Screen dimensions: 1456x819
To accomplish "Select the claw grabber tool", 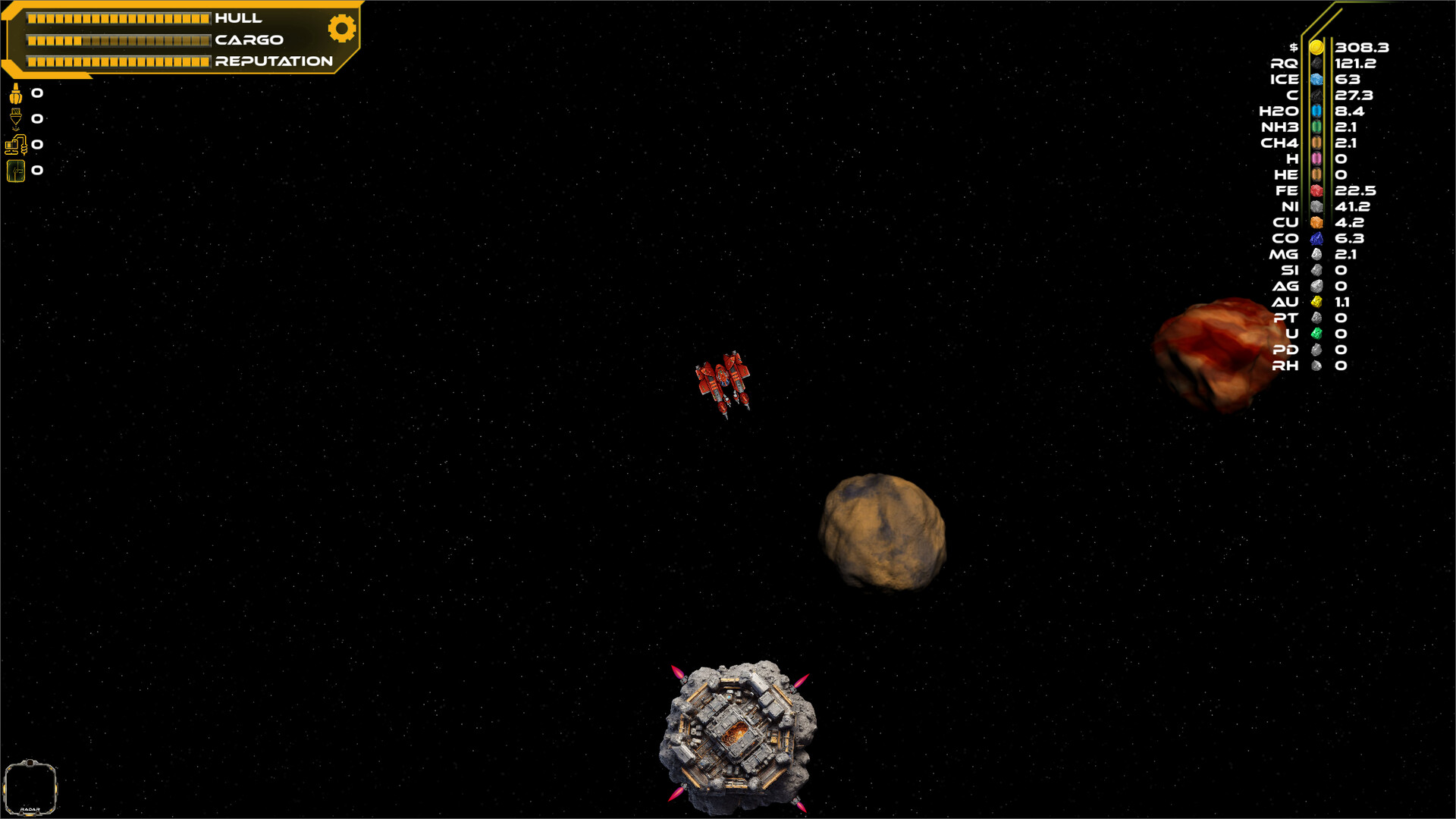I will click(x=15, y=94).
